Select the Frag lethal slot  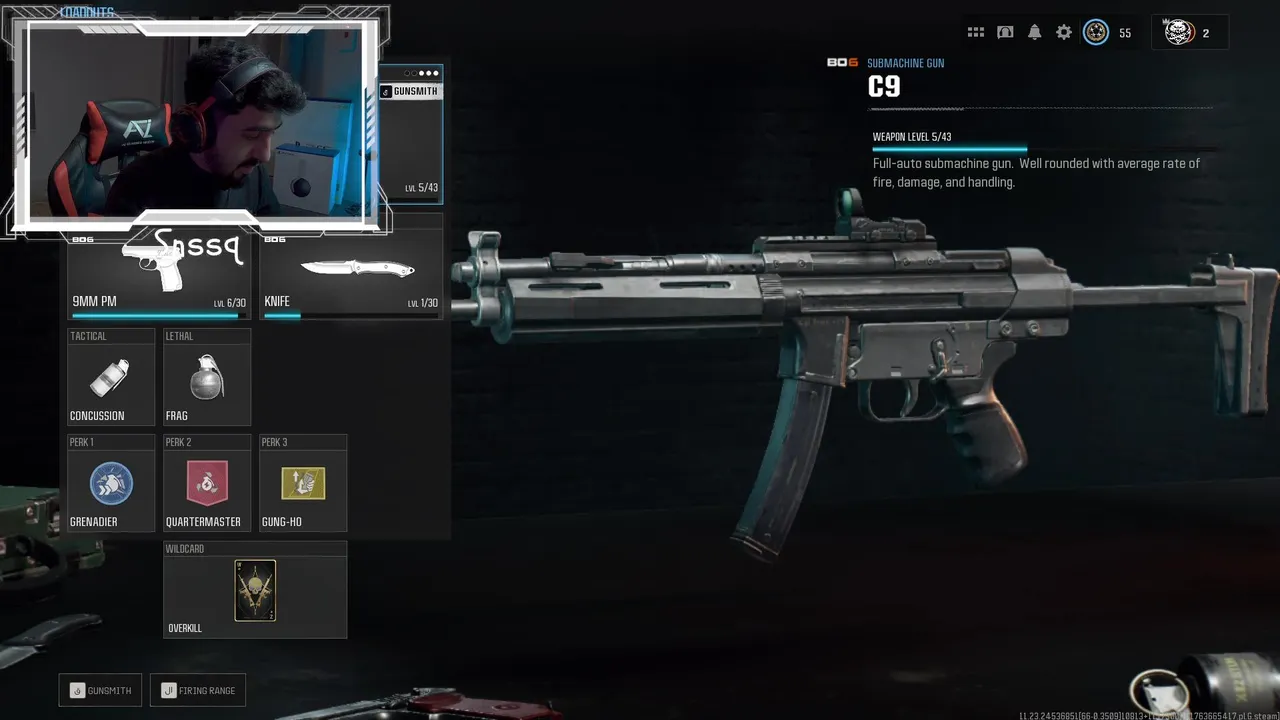207,378
